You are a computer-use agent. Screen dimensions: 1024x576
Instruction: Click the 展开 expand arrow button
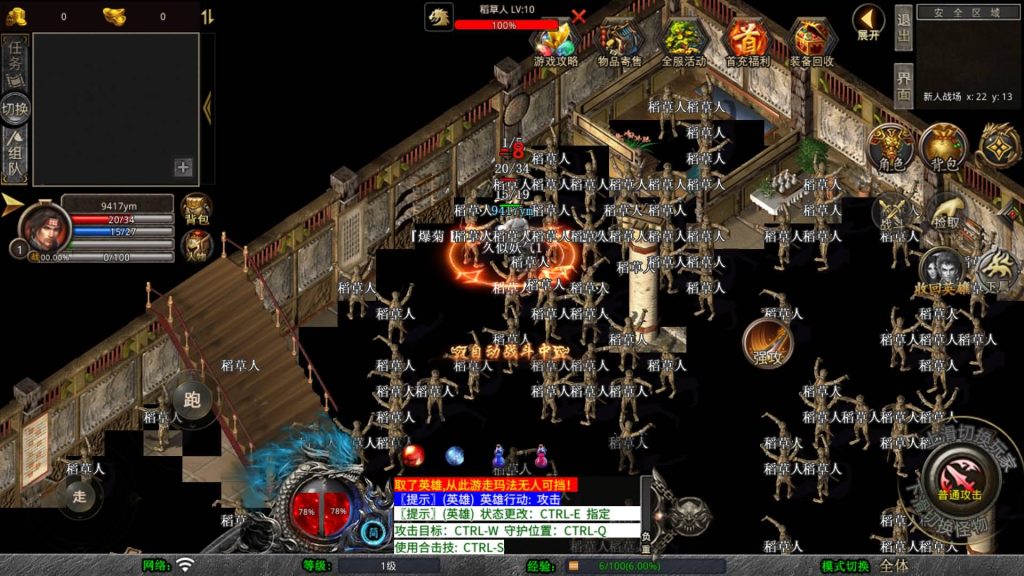click(x=868, y=22)
